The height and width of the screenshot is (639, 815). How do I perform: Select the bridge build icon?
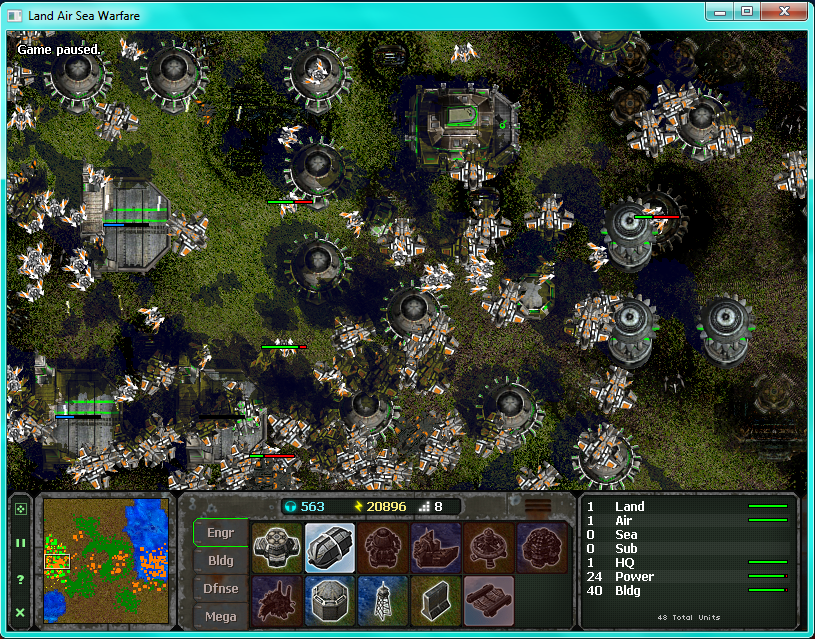(489, 600)
